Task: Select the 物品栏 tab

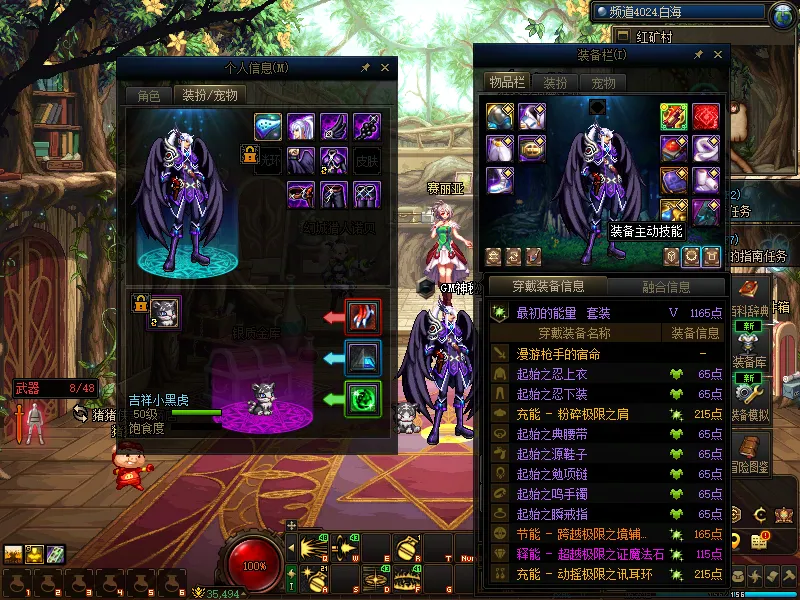Action: pyautogui.click(x=507, y=83)
